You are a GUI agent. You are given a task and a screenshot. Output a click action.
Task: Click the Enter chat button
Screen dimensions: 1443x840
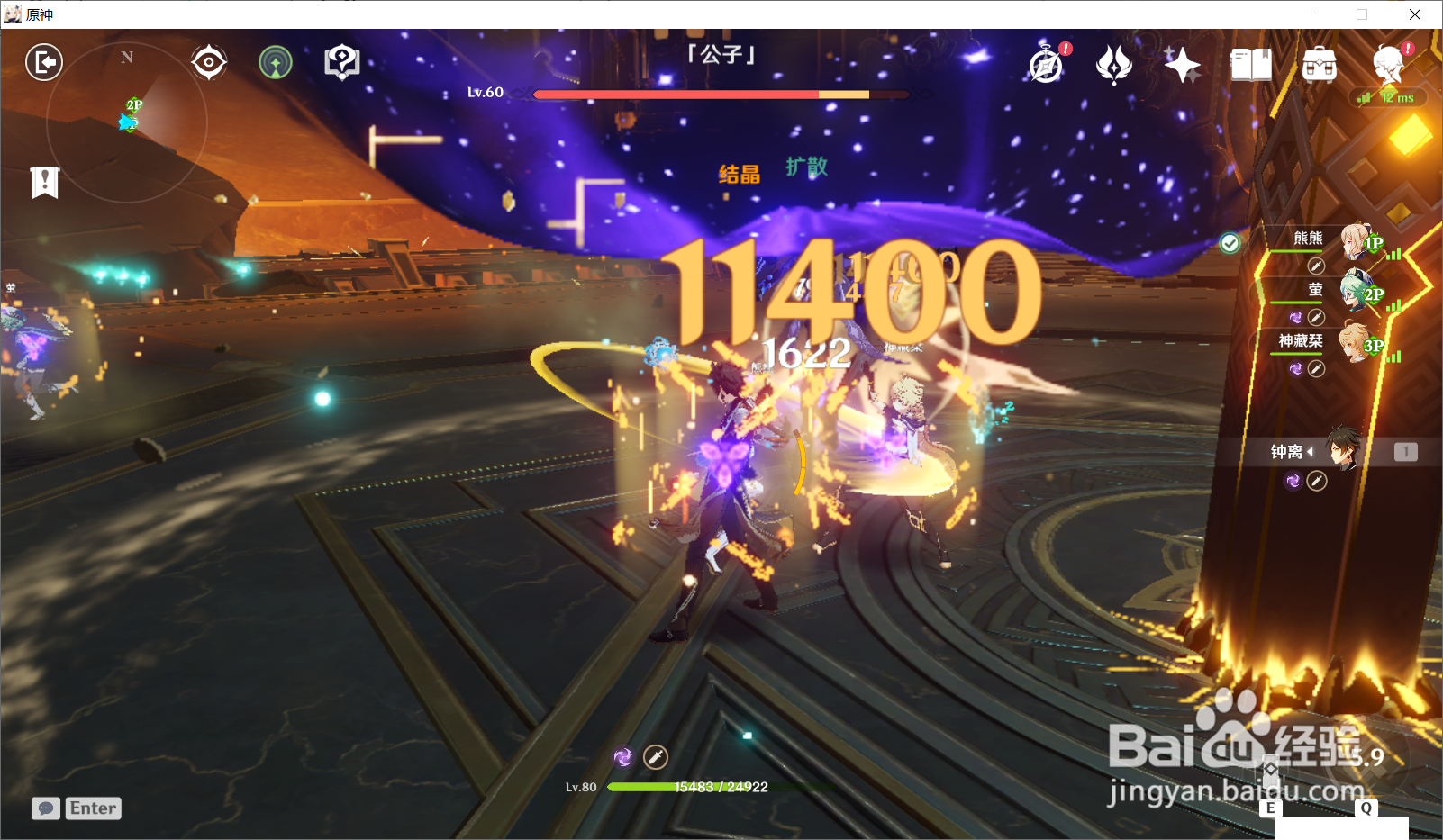[93, 808]
